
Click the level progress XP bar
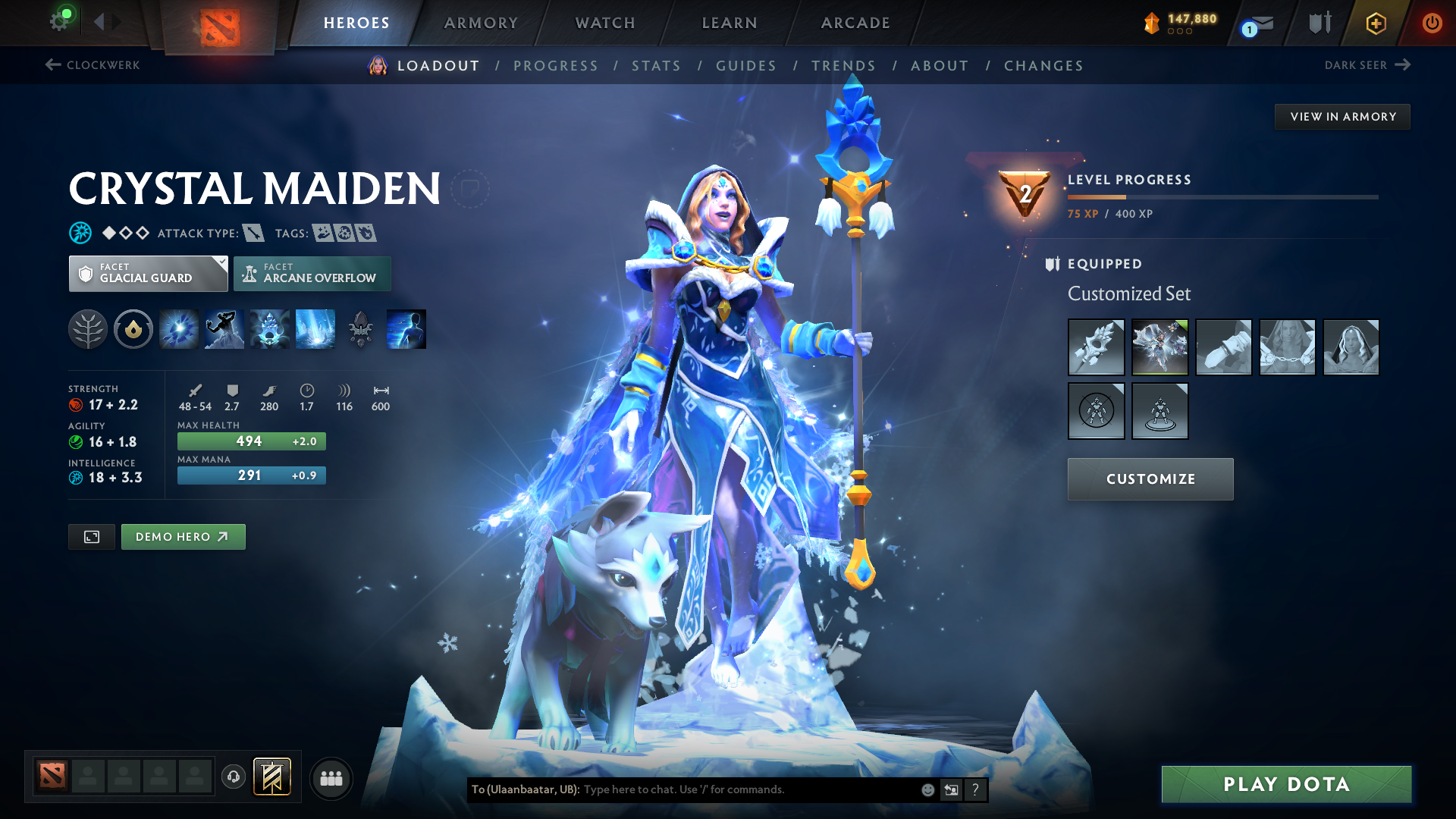(x=1221, y=196)
